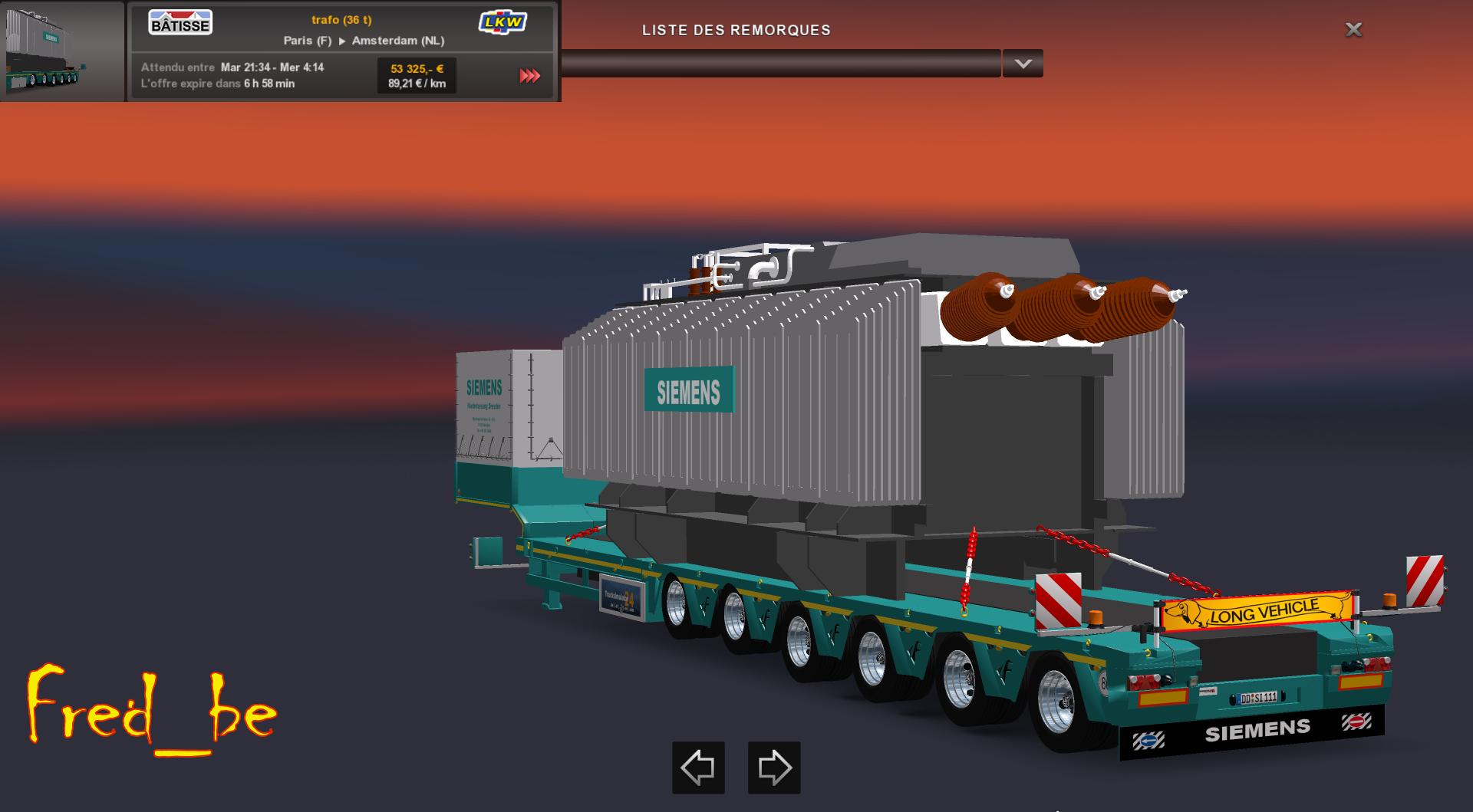The width and height of the screenshot is (1473, 812).
Task: Select the trafo Paris to Amsterdam job offer
Action: 341,31
